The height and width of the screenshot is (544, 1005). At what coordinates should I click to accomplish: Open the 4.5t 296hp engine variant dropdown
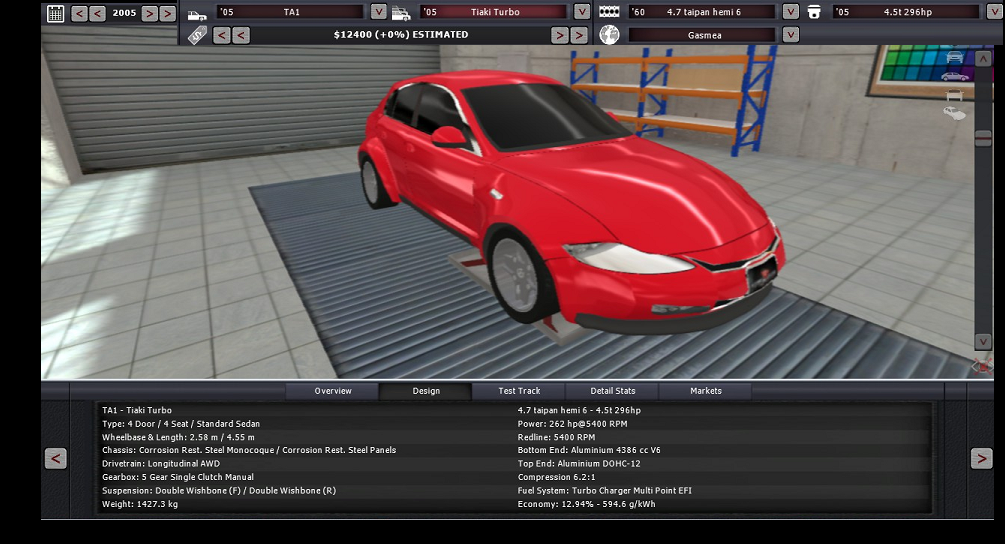pos(994,12)
